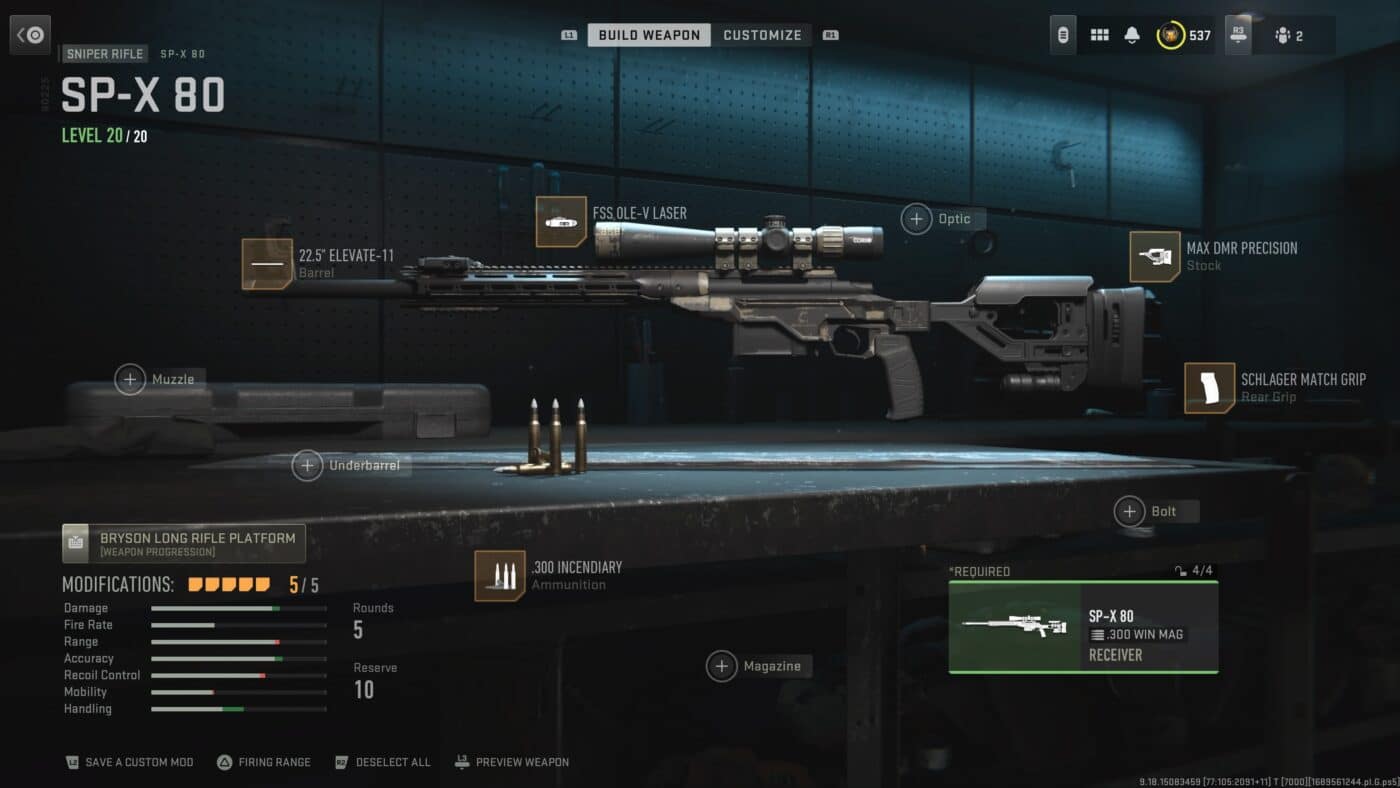The width and height of the screenshot is (1400, 788).
Task: Open the social party icon showing 2 players
Action: [1285, 36]
